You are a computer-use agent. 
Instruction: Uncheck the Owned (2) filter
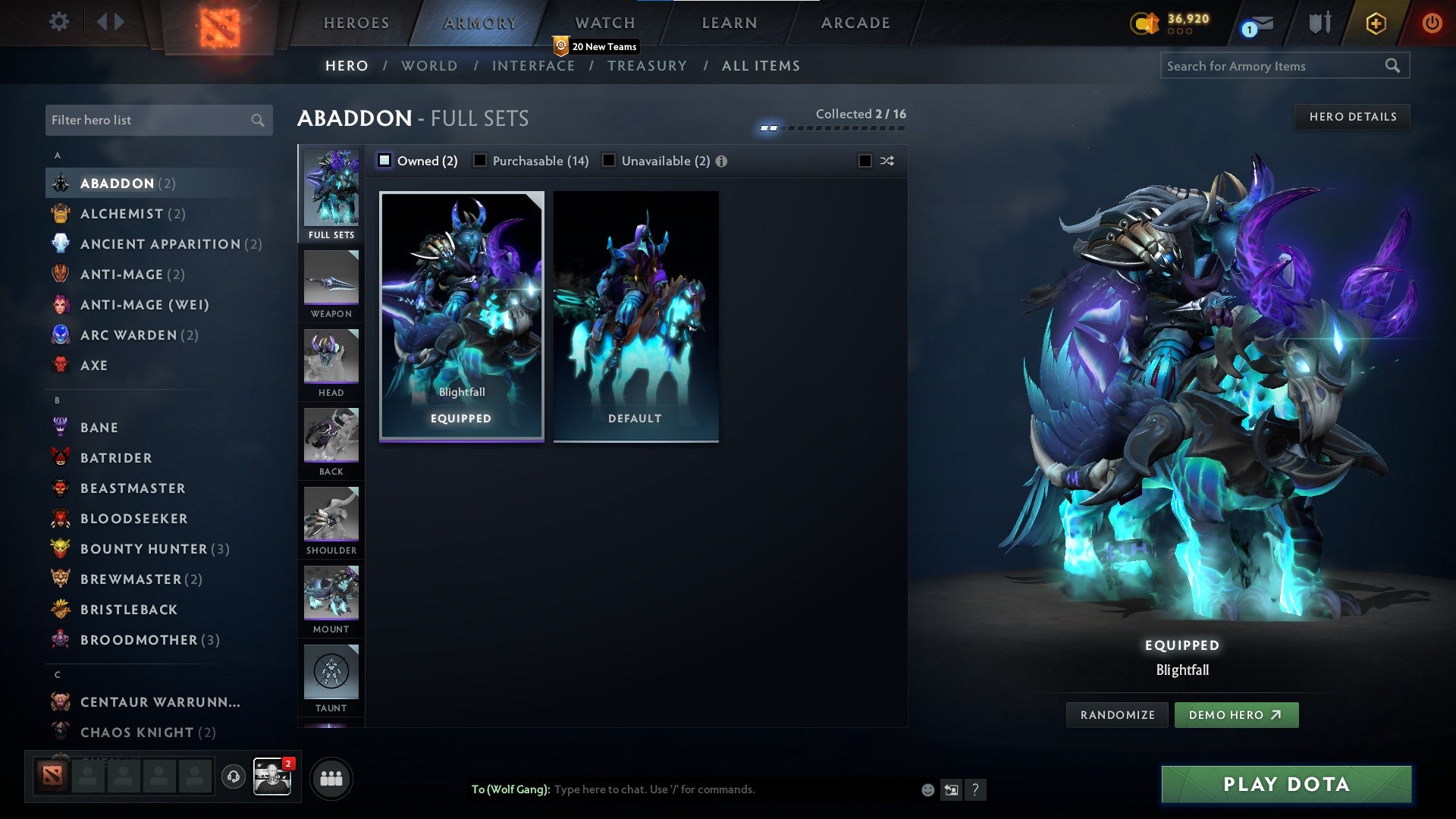pos(384,161)
